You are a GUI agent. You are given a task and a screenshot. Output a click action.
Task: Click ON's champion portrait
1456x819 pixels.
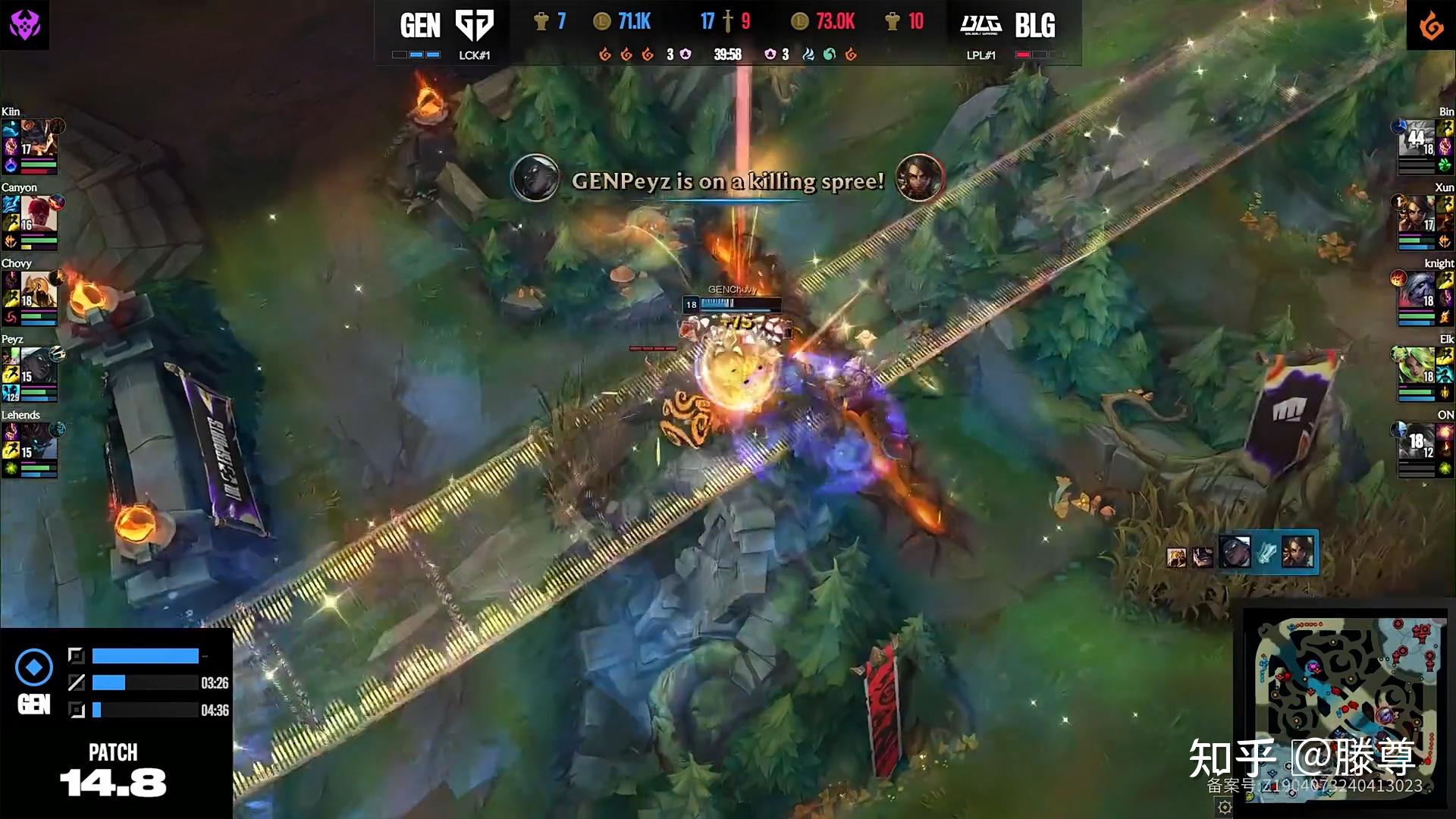click(1416, 441)
